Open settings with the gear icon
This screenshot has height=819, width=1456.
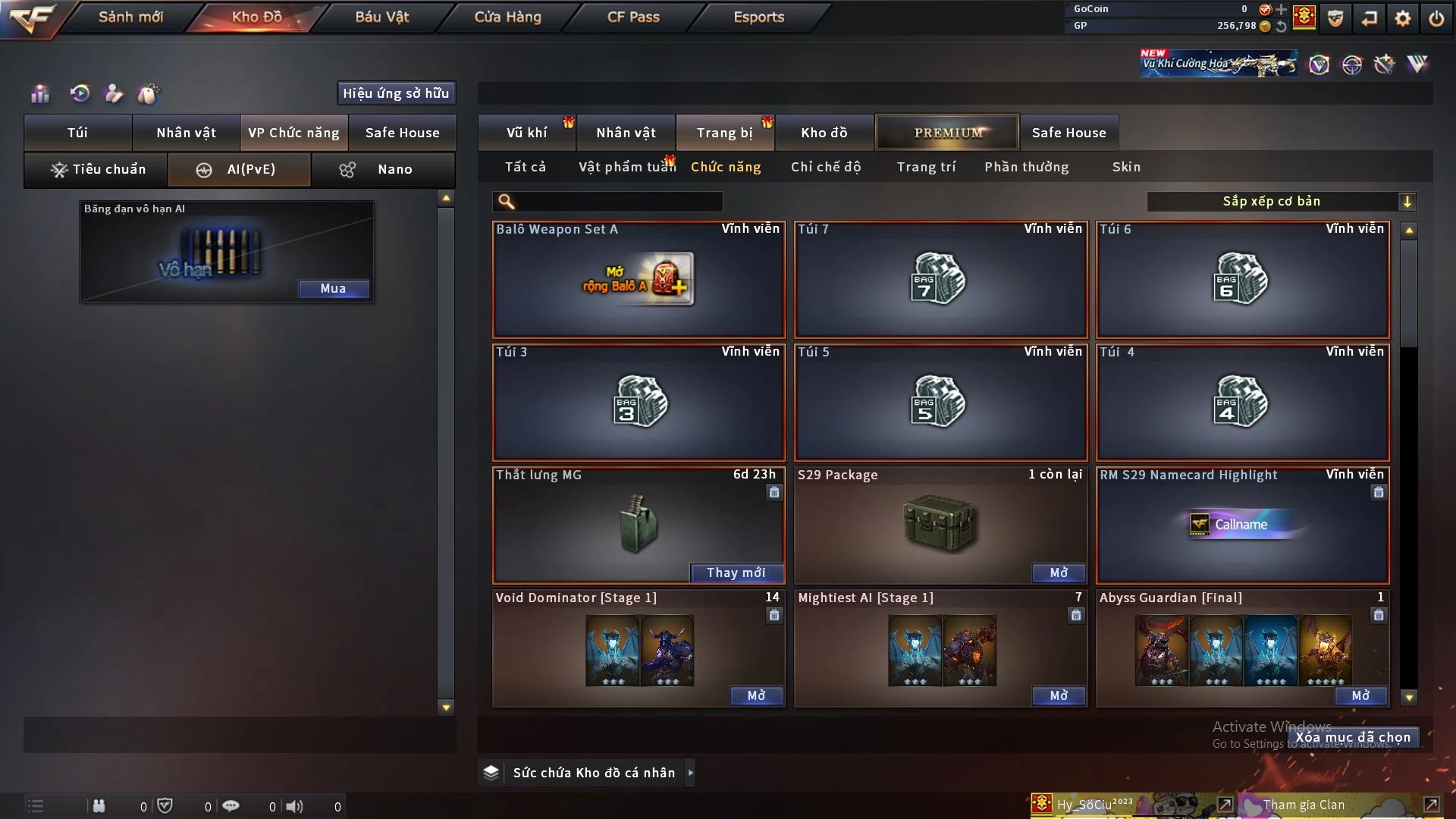pos(1403,18)
